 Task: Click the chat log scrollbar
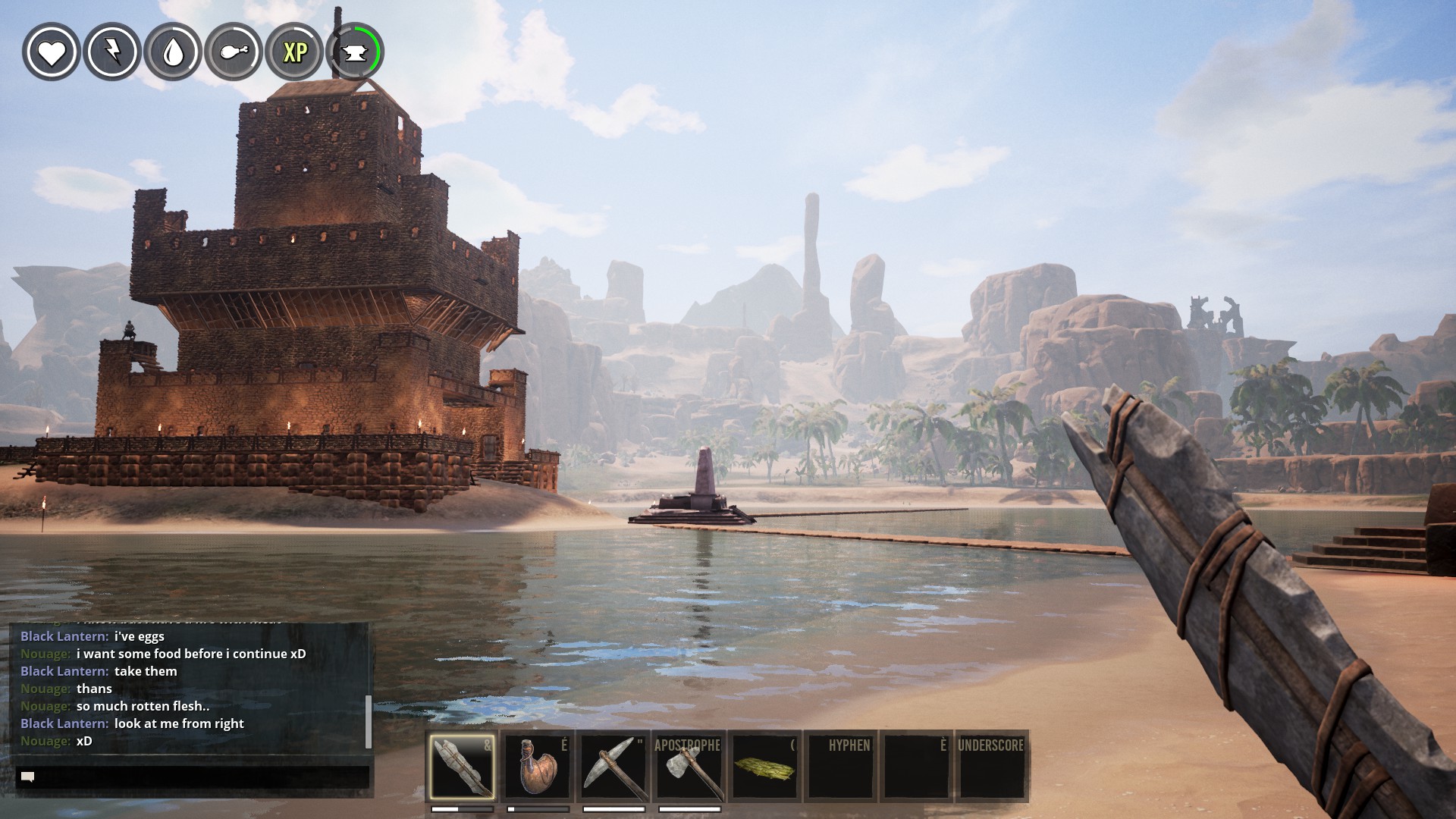click(369, 720)
